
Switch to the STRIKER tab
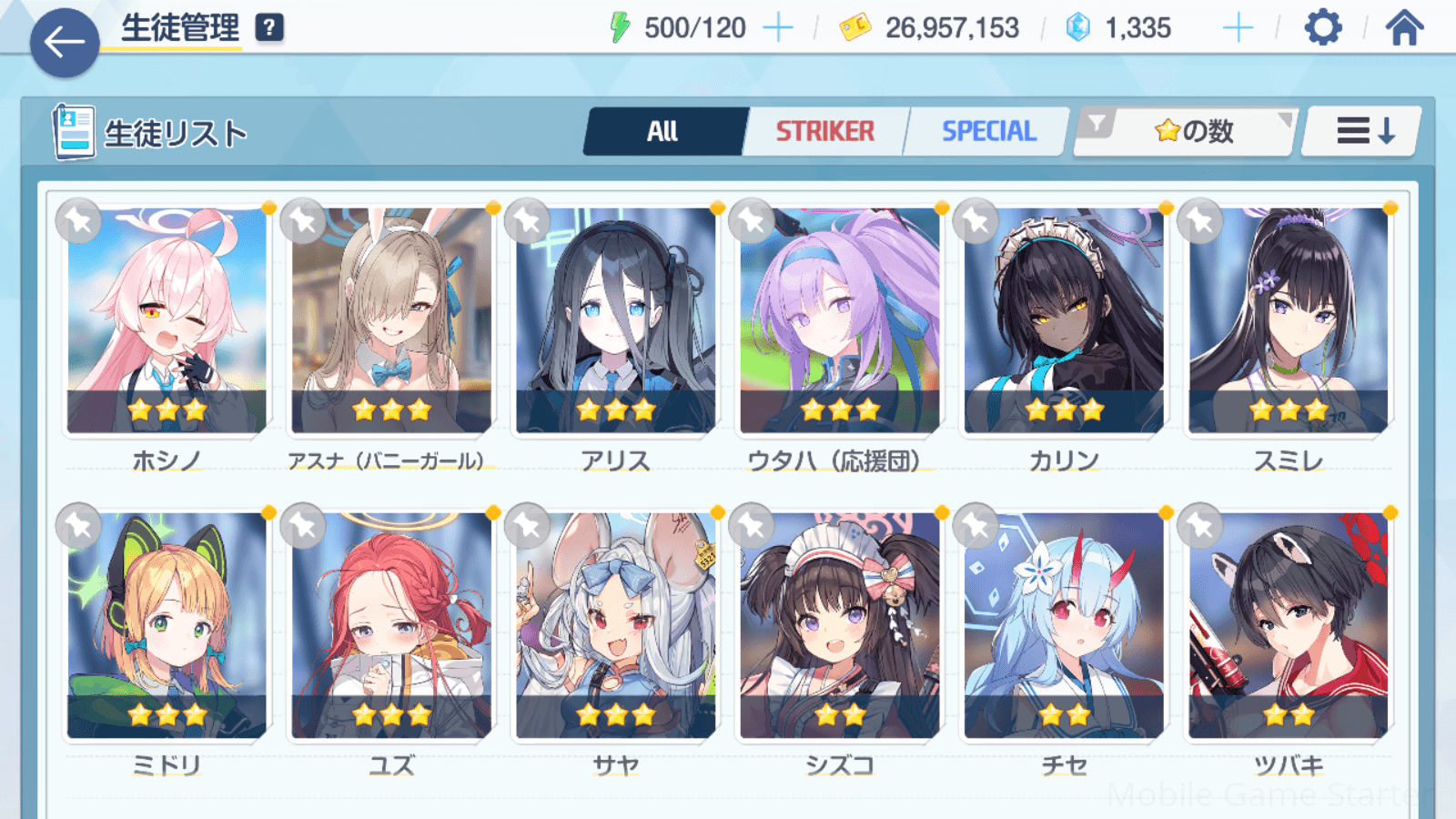point(824,132)
